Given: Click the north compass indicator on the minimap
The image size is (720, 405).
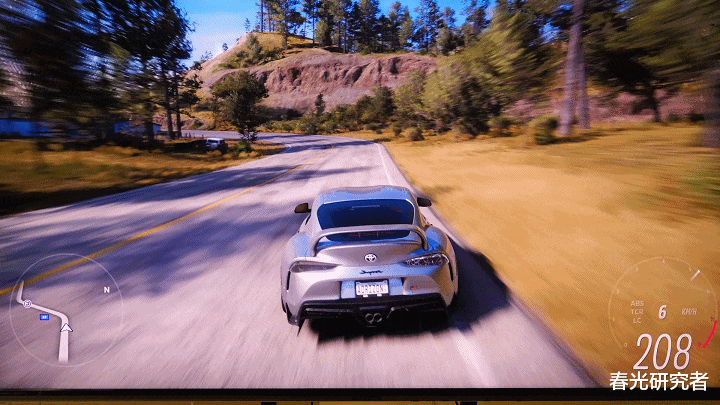Looking at the screenshot, I should (x=106, y=289).
